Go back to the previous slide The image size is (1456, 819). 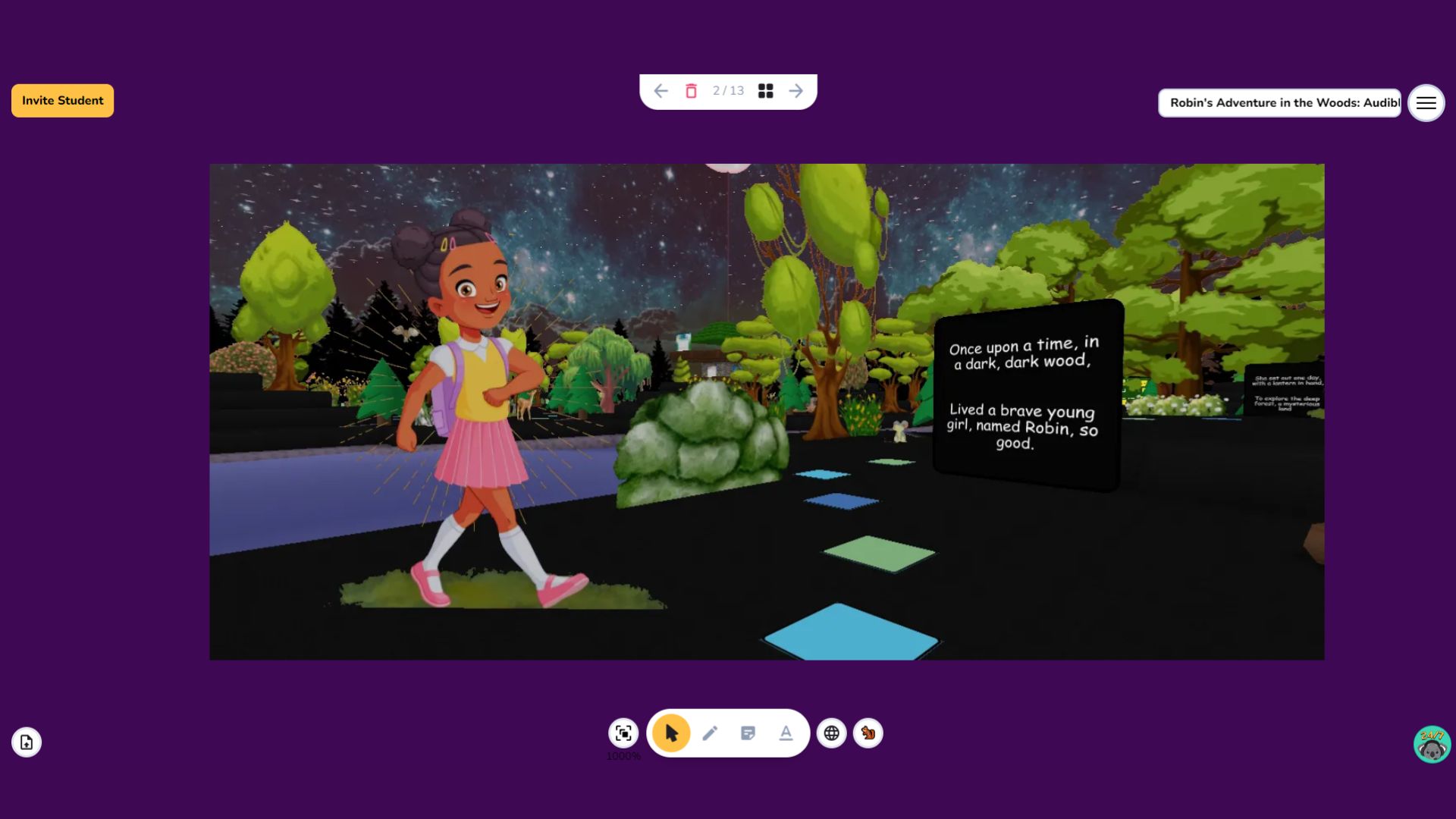[661, 90]
